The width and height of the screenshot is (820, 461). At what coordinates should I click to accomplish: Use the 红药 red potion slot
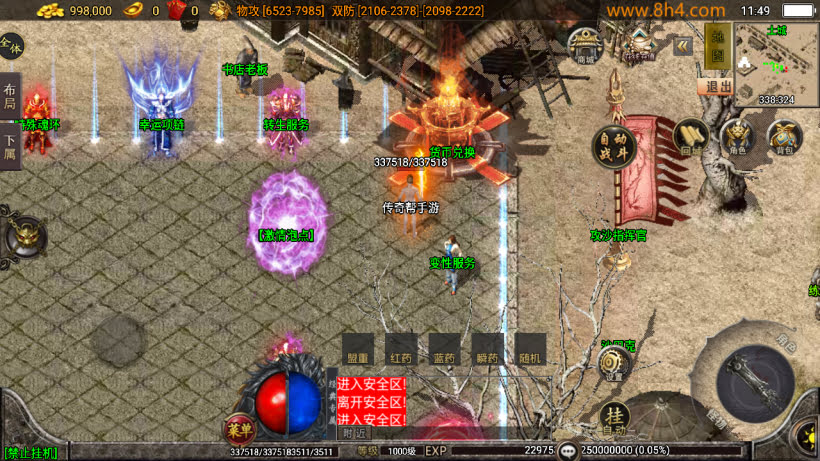[401, 351]
